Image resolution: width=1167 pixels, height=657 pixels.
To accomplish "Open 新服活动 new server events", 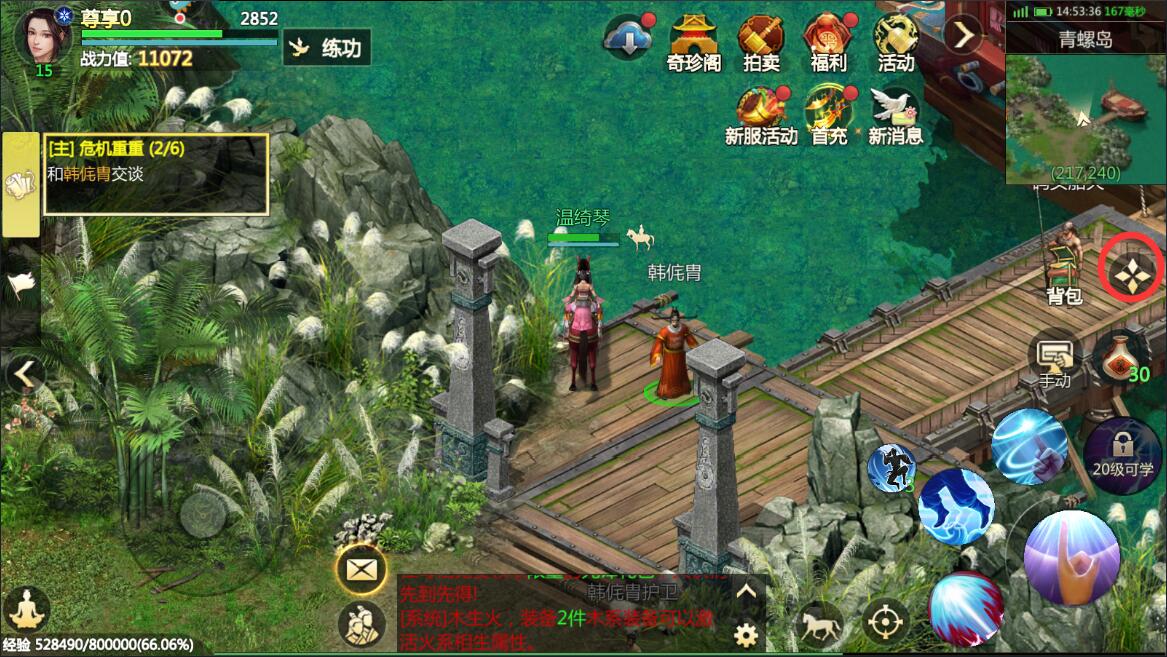I will point(761,115).
